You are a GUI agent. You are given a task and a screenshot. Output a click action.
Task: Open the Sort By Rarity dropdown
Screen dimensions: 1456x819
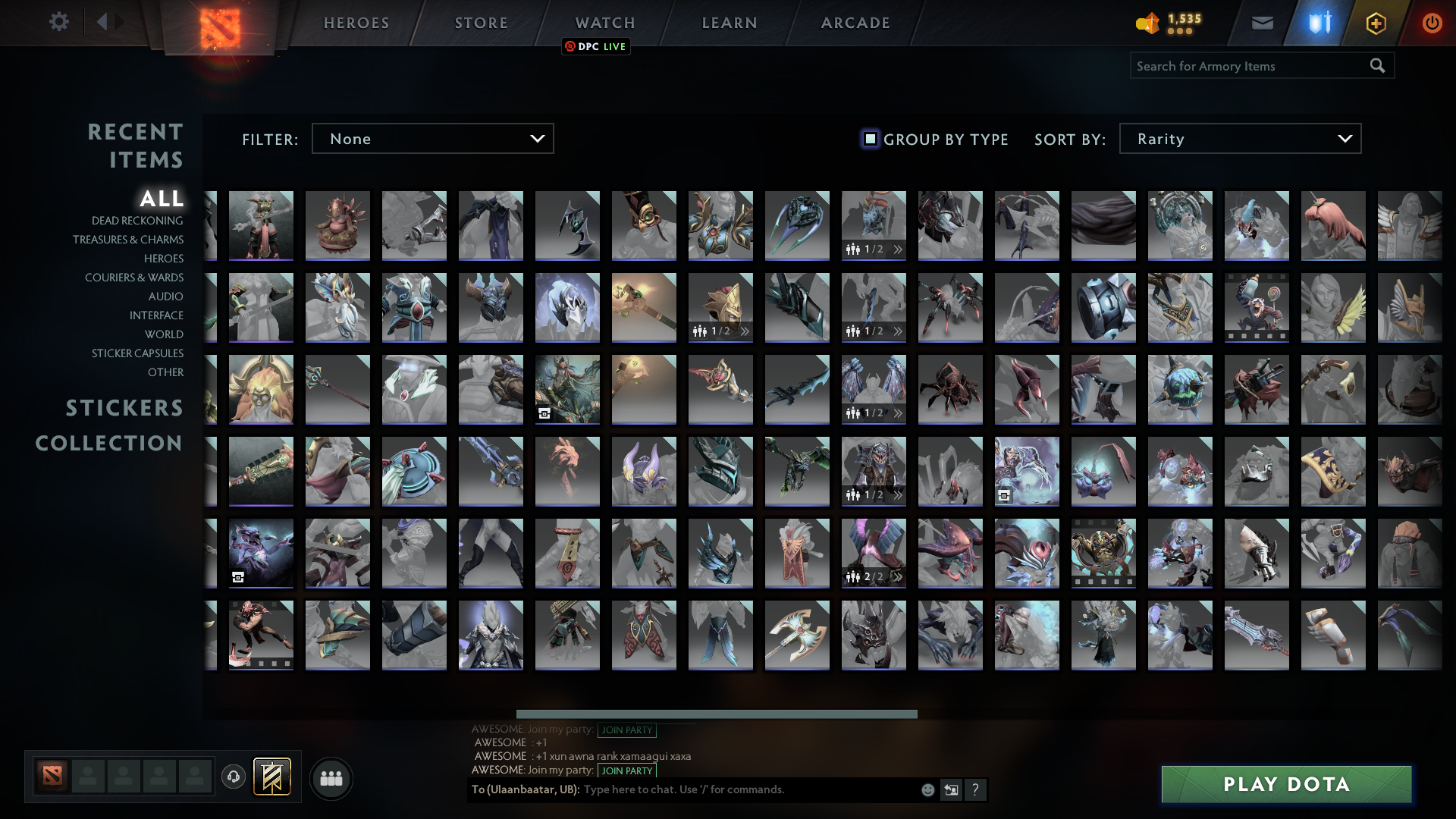point(1239,138)
